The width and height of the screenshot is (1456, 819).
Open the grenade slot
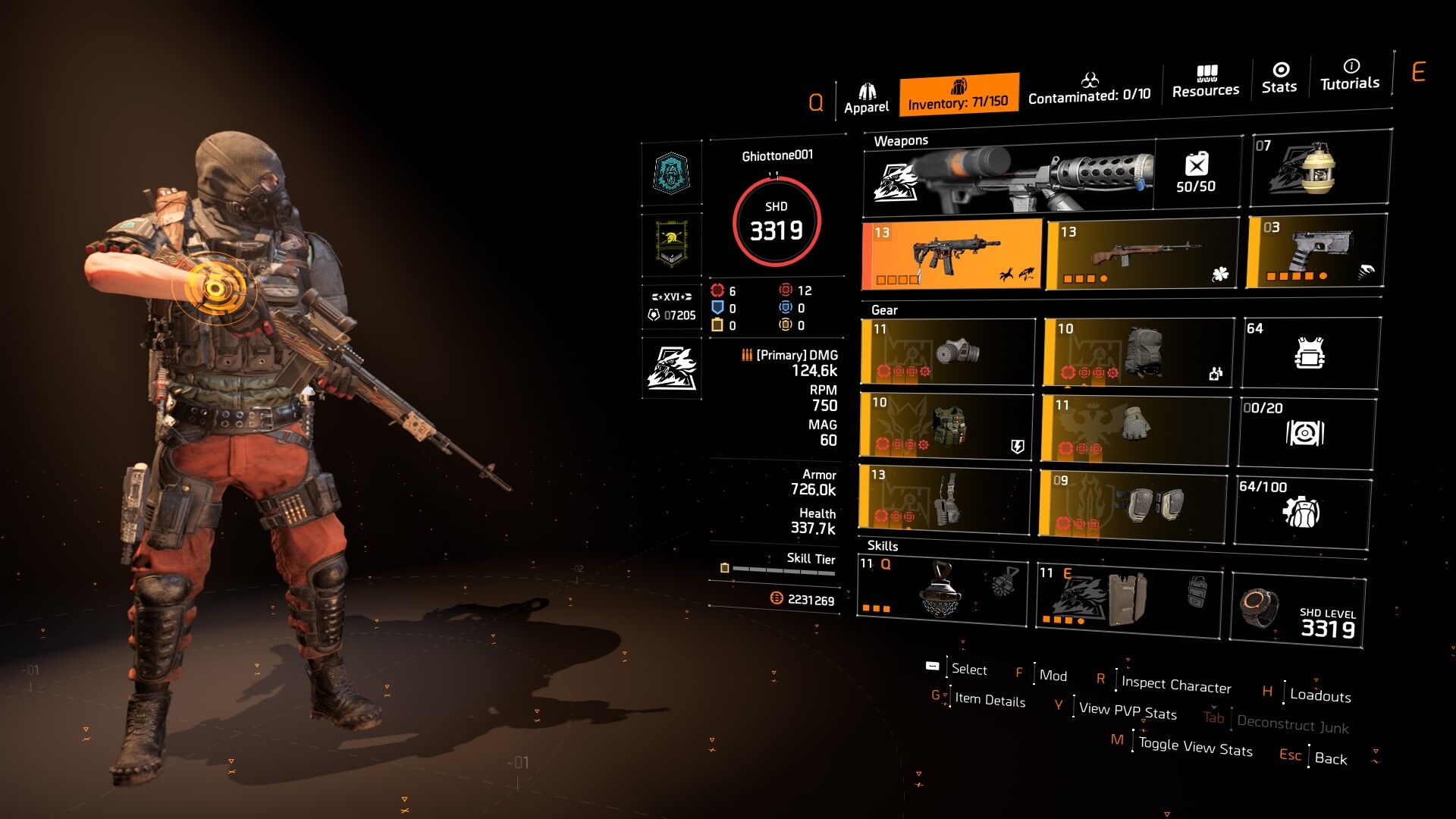point(1319,168)
